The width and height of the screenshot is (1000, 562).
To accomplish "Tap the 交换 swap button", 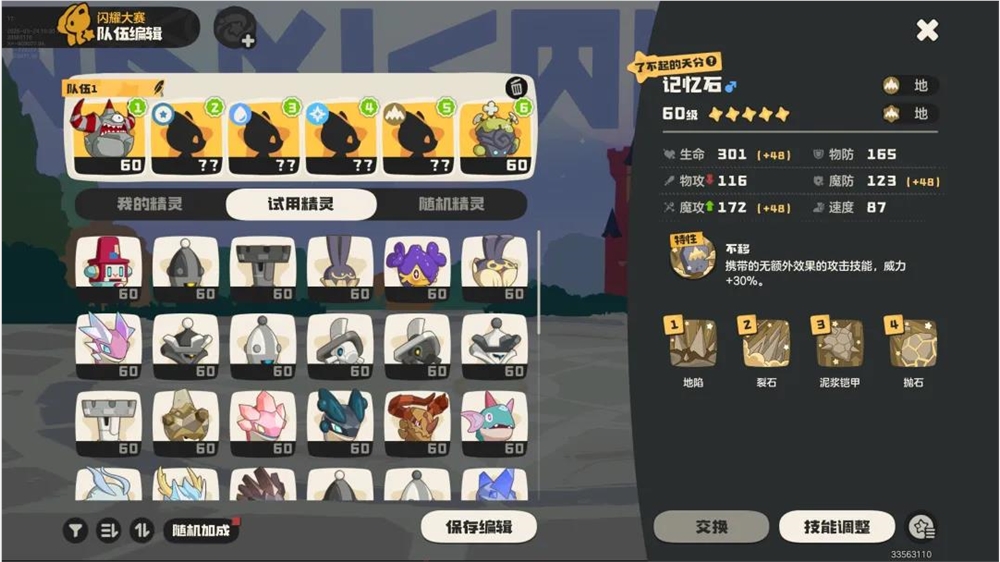I will (x=711, y=527).
